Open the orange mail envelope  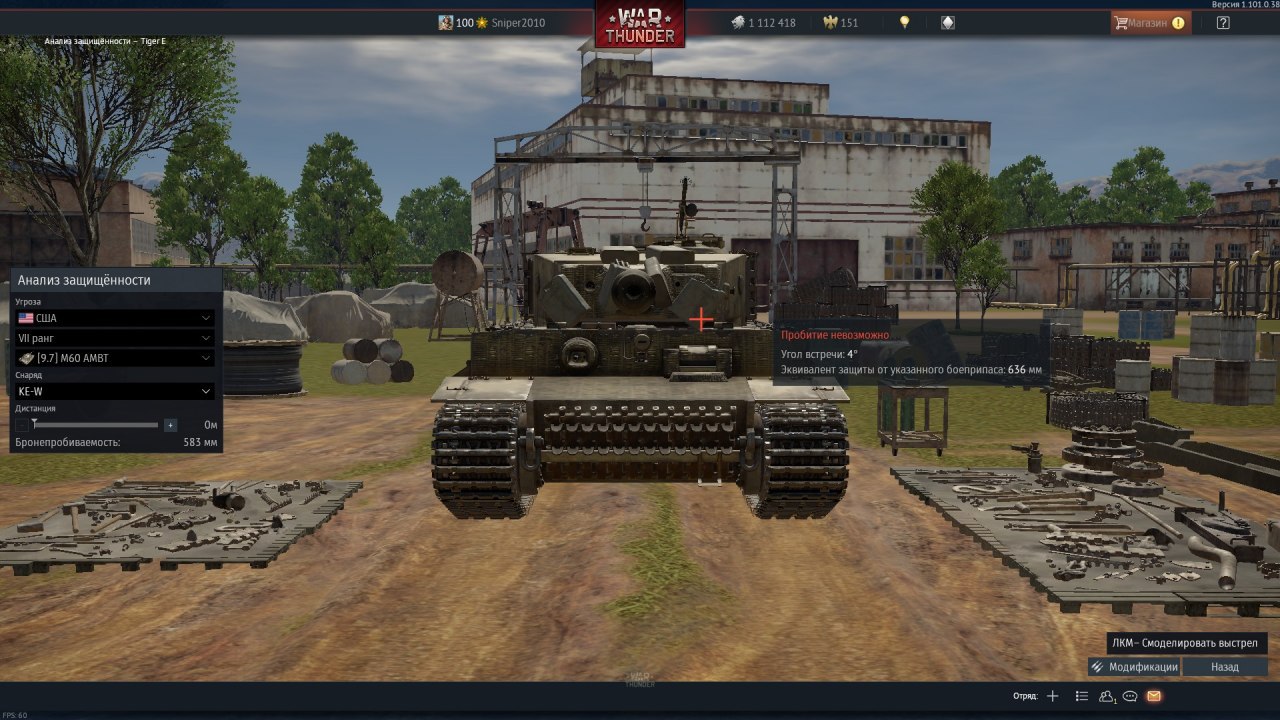[1154, 696]
